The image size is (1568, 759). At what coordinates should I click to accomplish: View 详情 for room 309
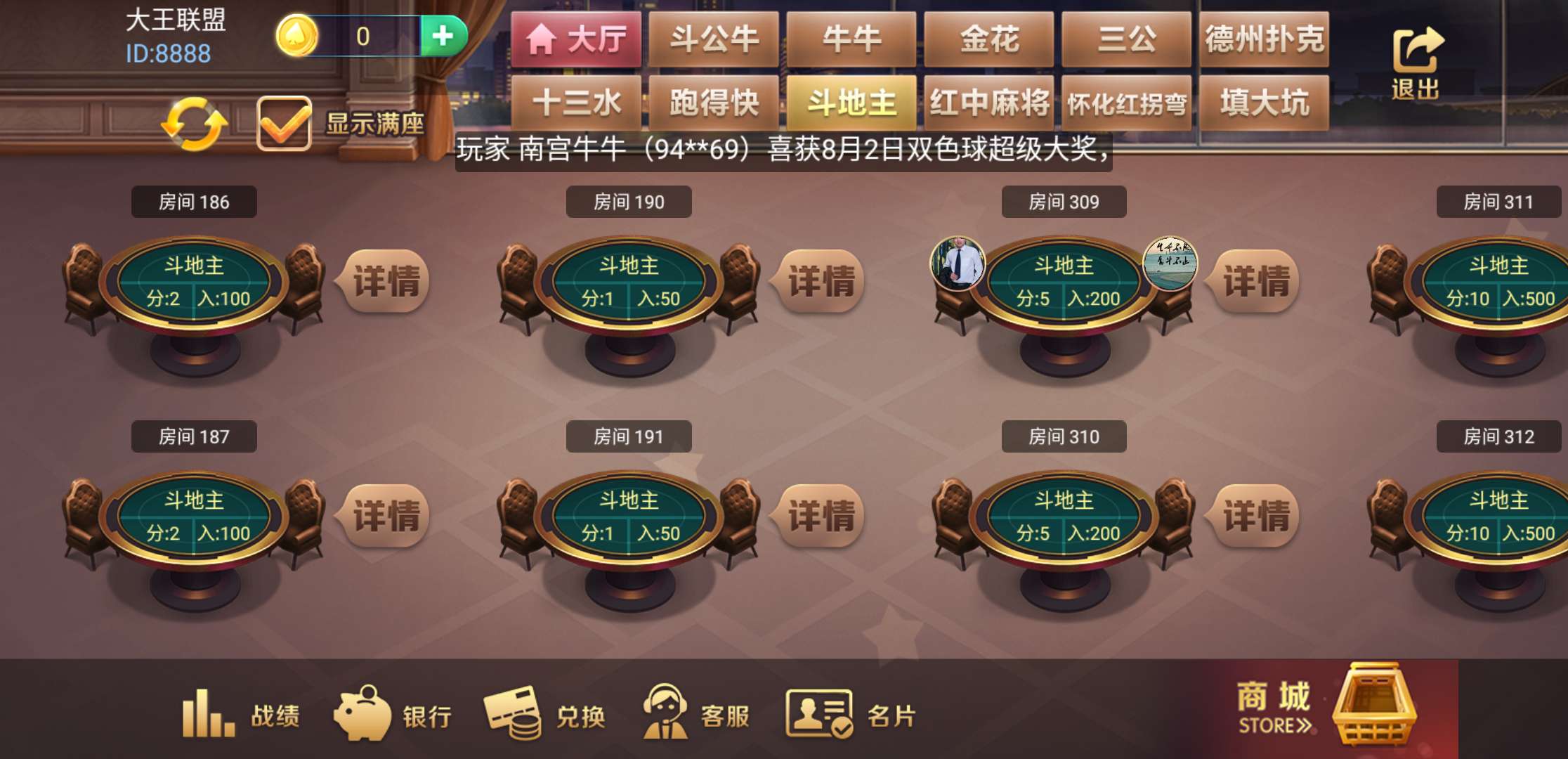tap(1254, 279)
